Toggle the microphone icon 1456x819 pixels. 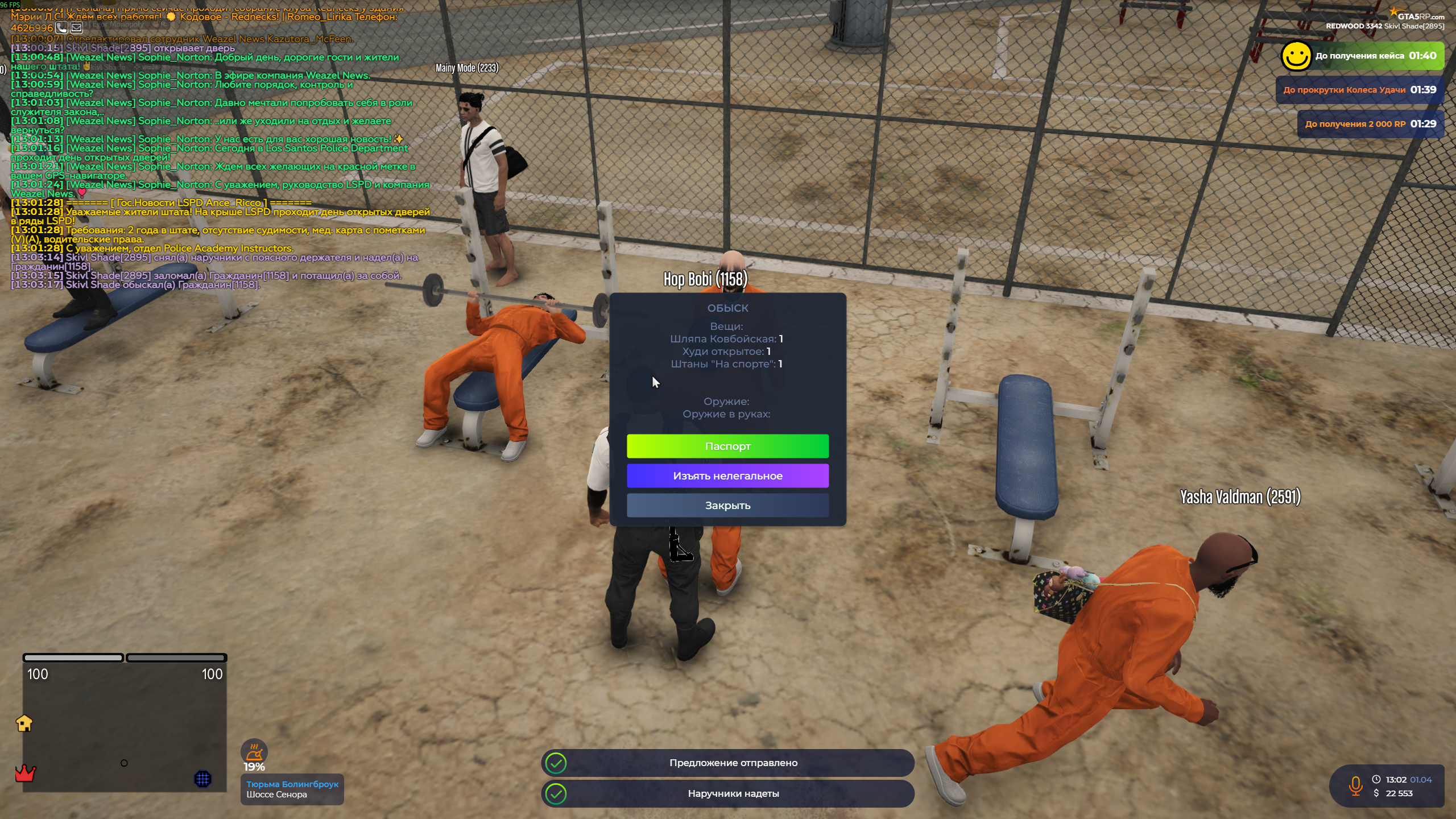click(x=1355, y=785)
